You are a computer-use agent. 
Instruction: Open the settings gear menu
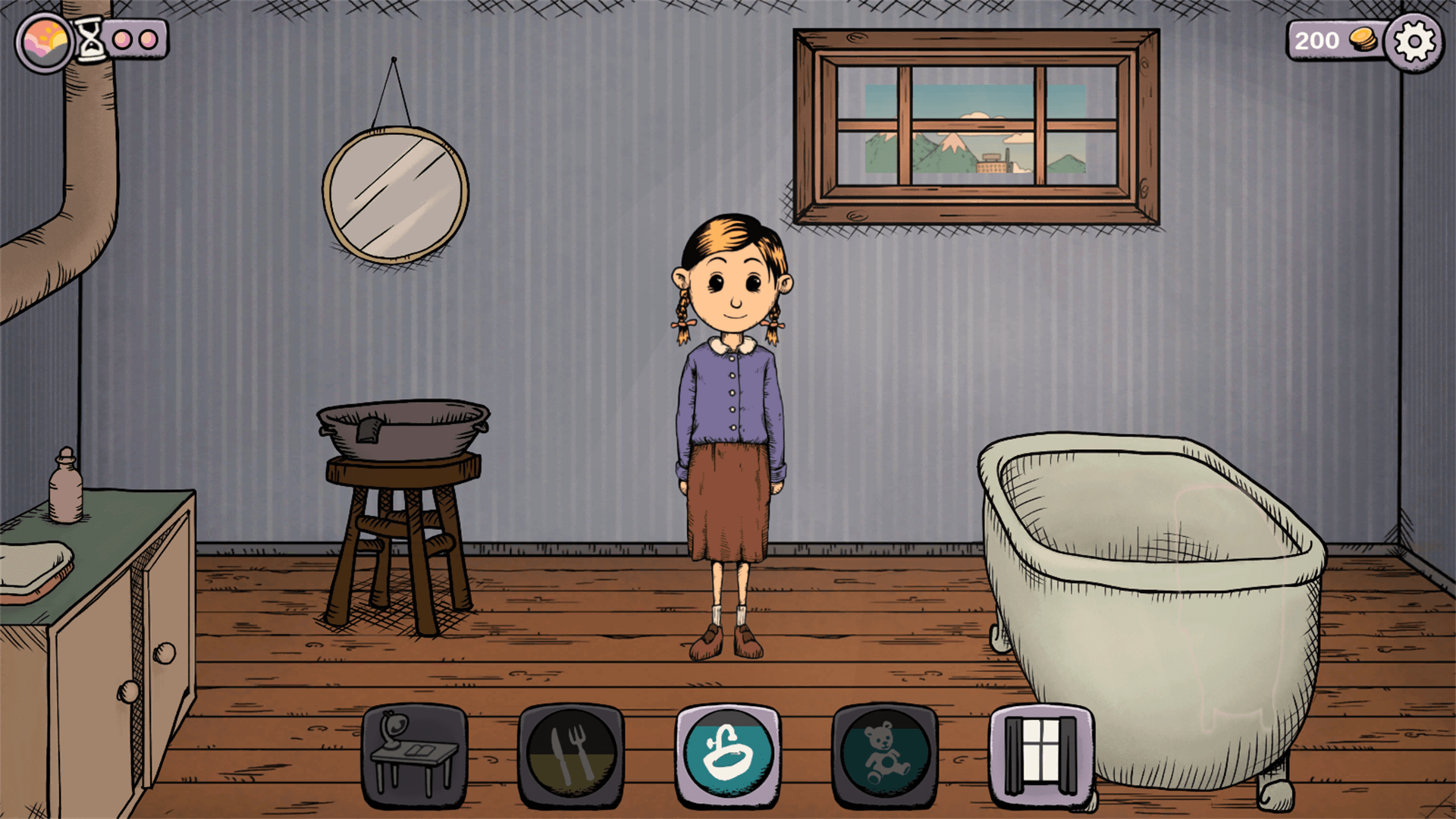1414,42
